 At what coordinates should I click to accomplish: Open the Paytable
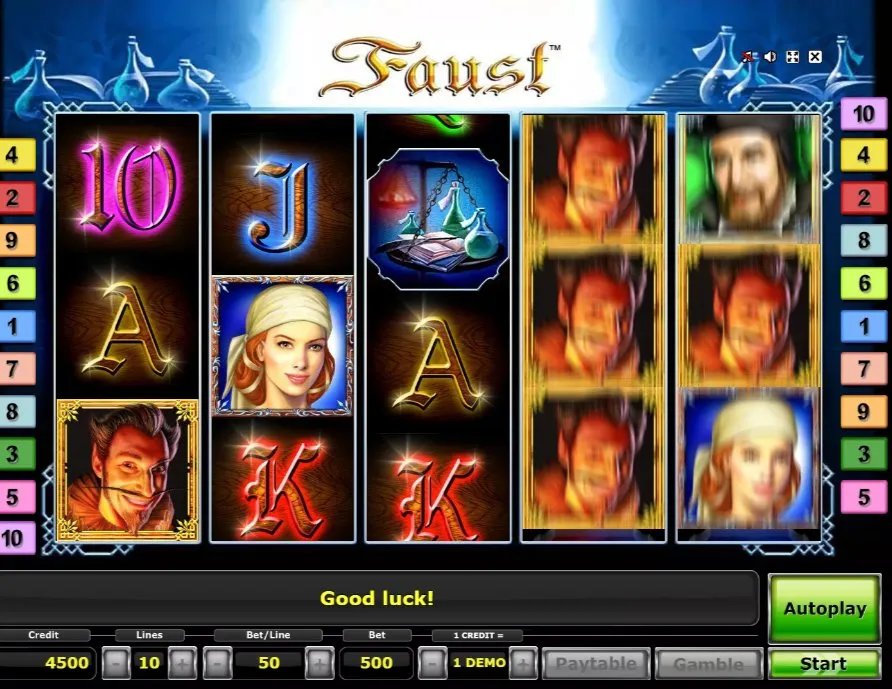pyautogui.click(x=595, y=664)
